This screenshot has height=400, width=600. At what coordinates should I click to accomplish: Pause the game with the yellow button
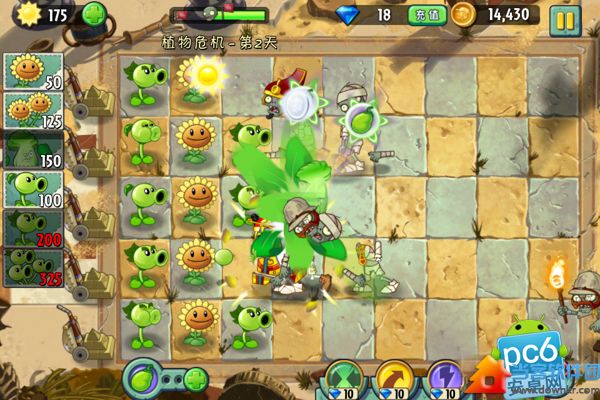(565, 17)
